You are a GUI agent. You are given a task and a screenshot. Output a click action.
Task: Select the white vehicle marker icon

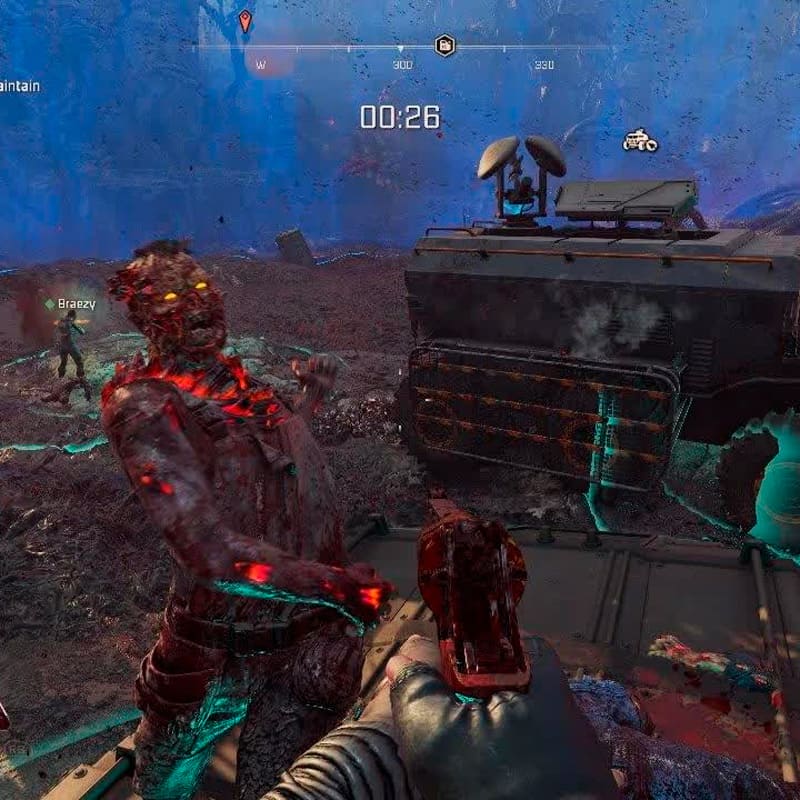[x=640, y=141]
